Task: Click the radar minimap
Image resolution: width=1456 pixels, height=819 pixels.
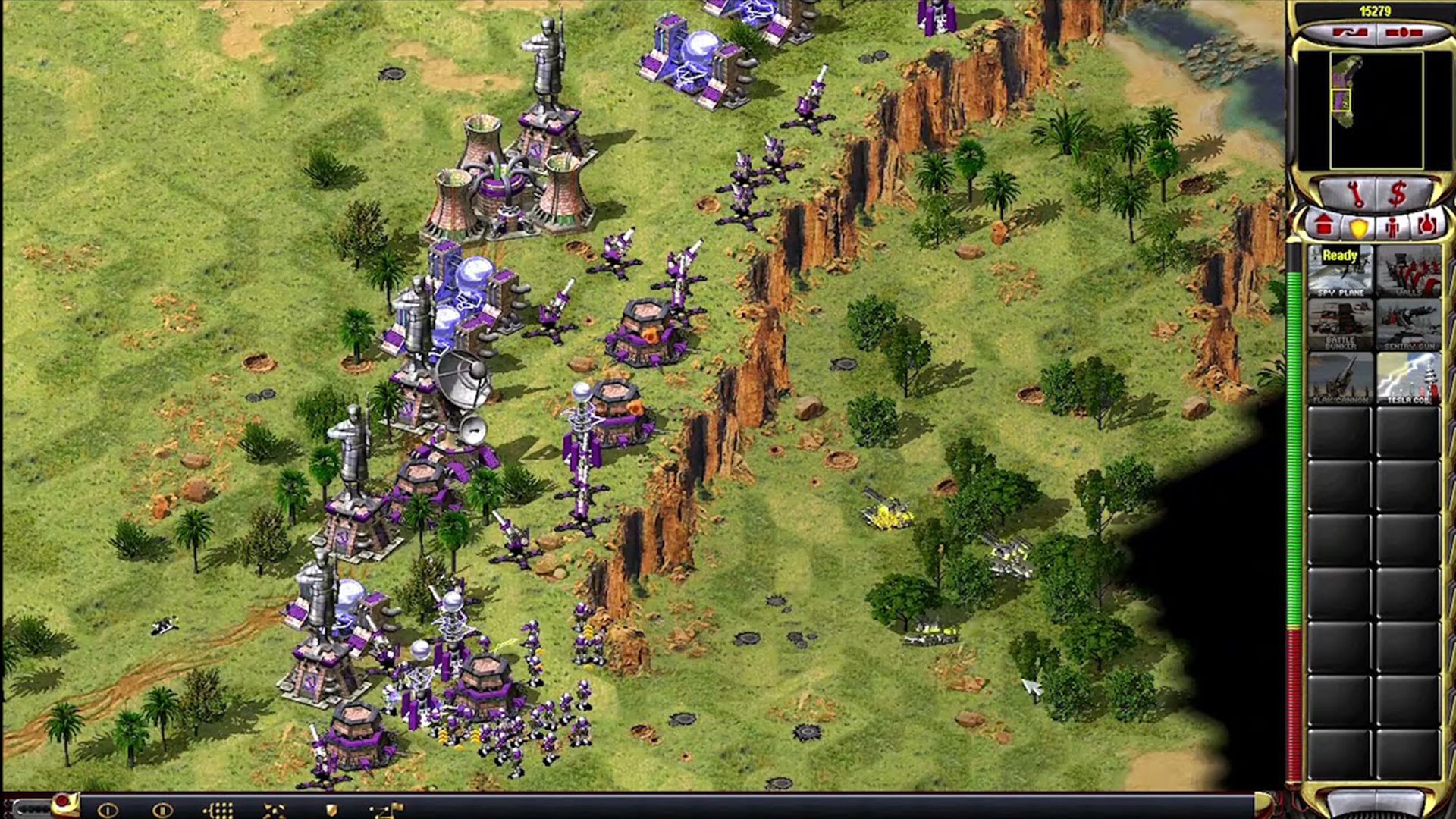Action: pos(1376,111)
